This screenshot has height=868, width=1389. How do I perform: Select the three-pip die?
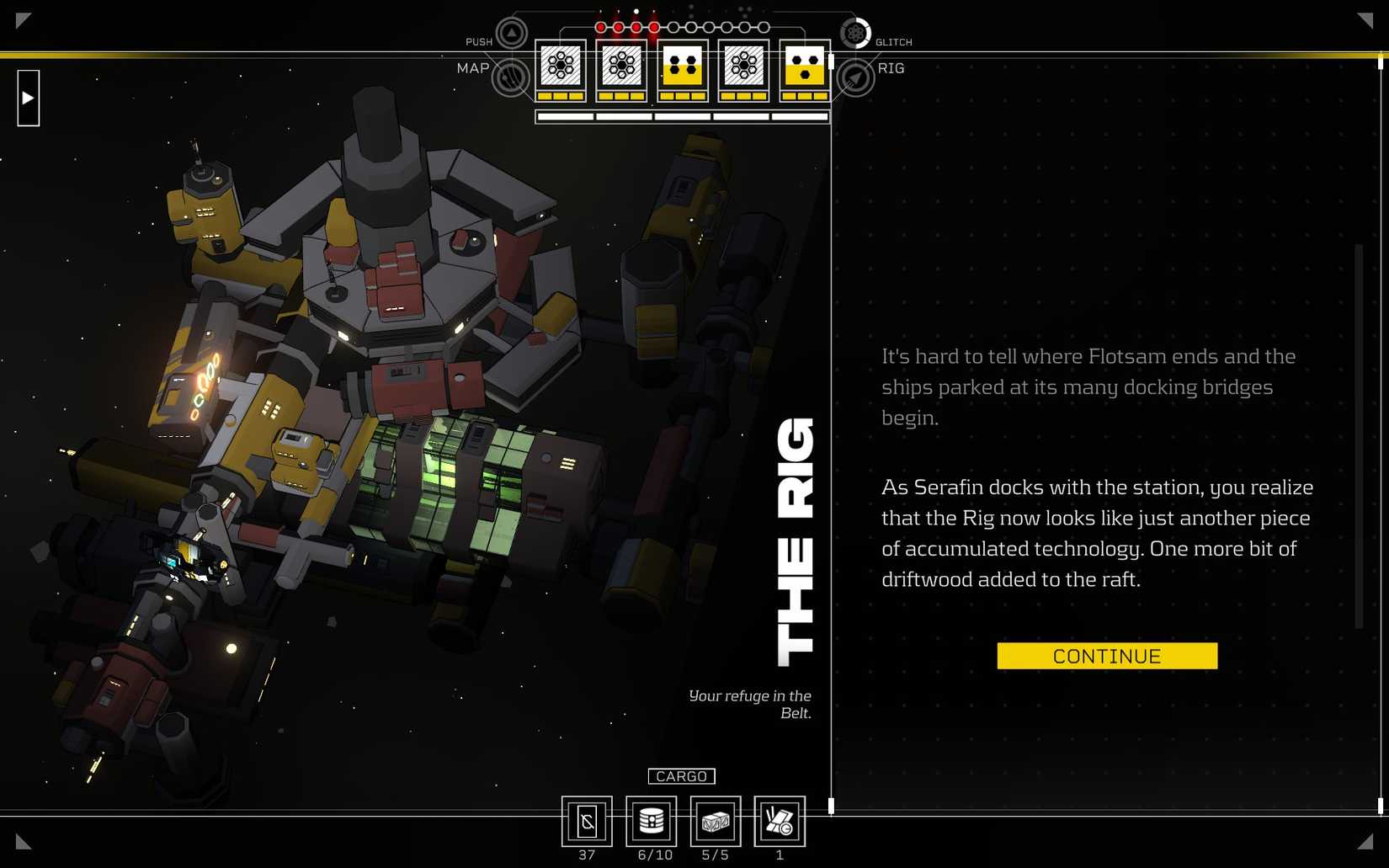coord(805,66)
